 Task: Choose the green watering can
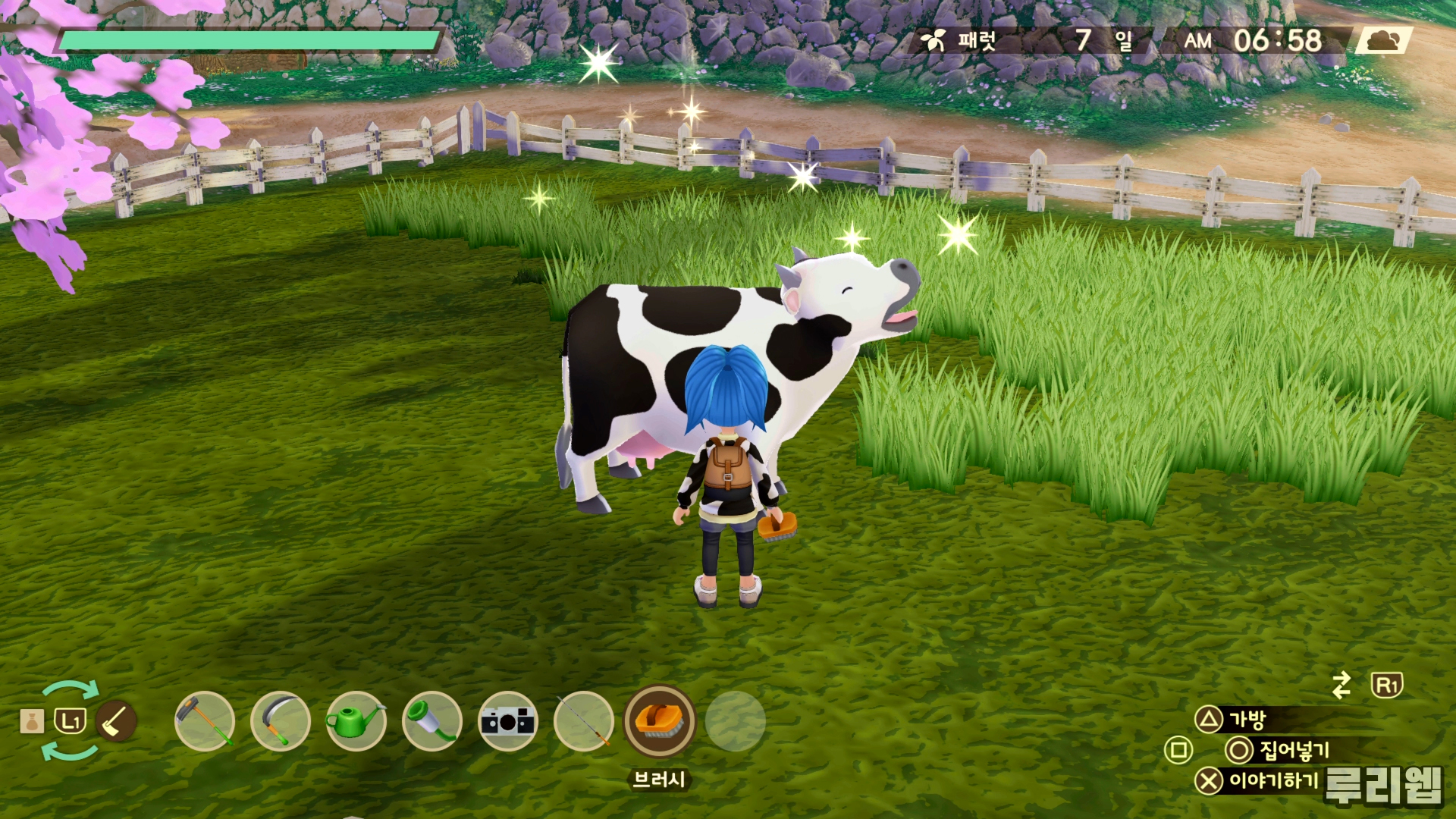point(356,720)
